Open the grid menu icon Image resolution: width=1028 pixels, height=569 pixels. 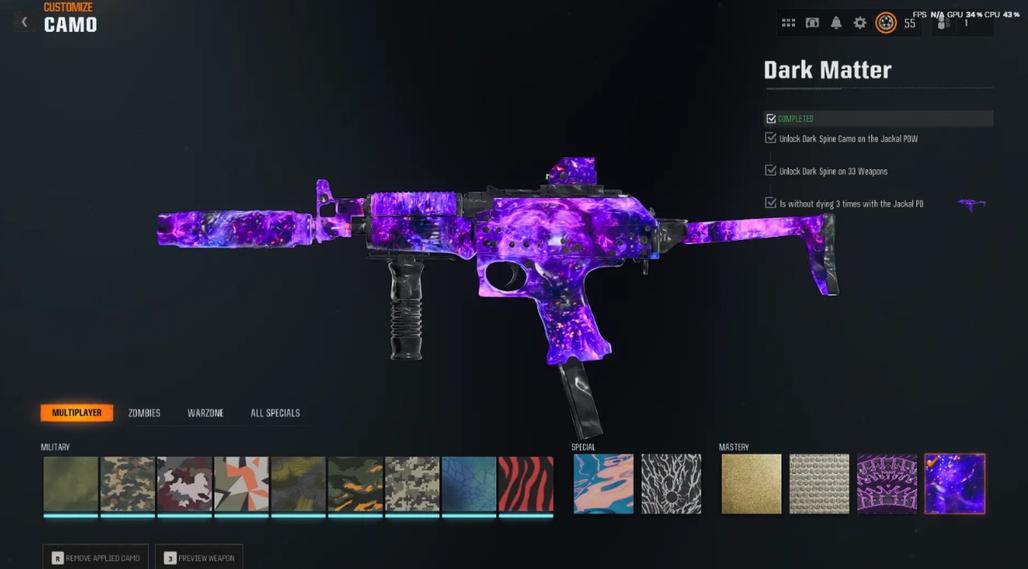[788, 23]
